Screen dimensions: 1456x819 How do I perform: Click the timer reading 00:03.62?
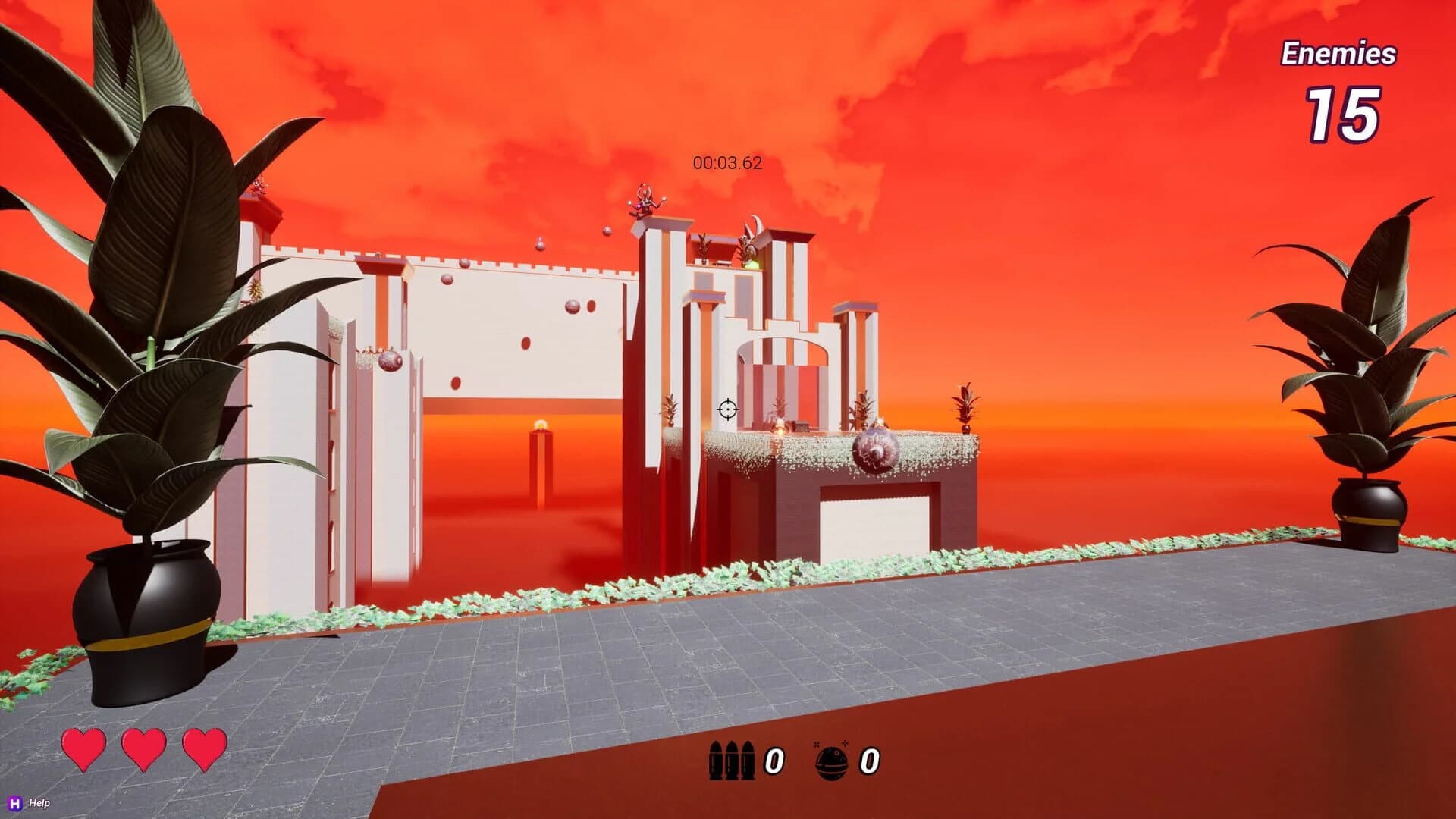(726, 161)
